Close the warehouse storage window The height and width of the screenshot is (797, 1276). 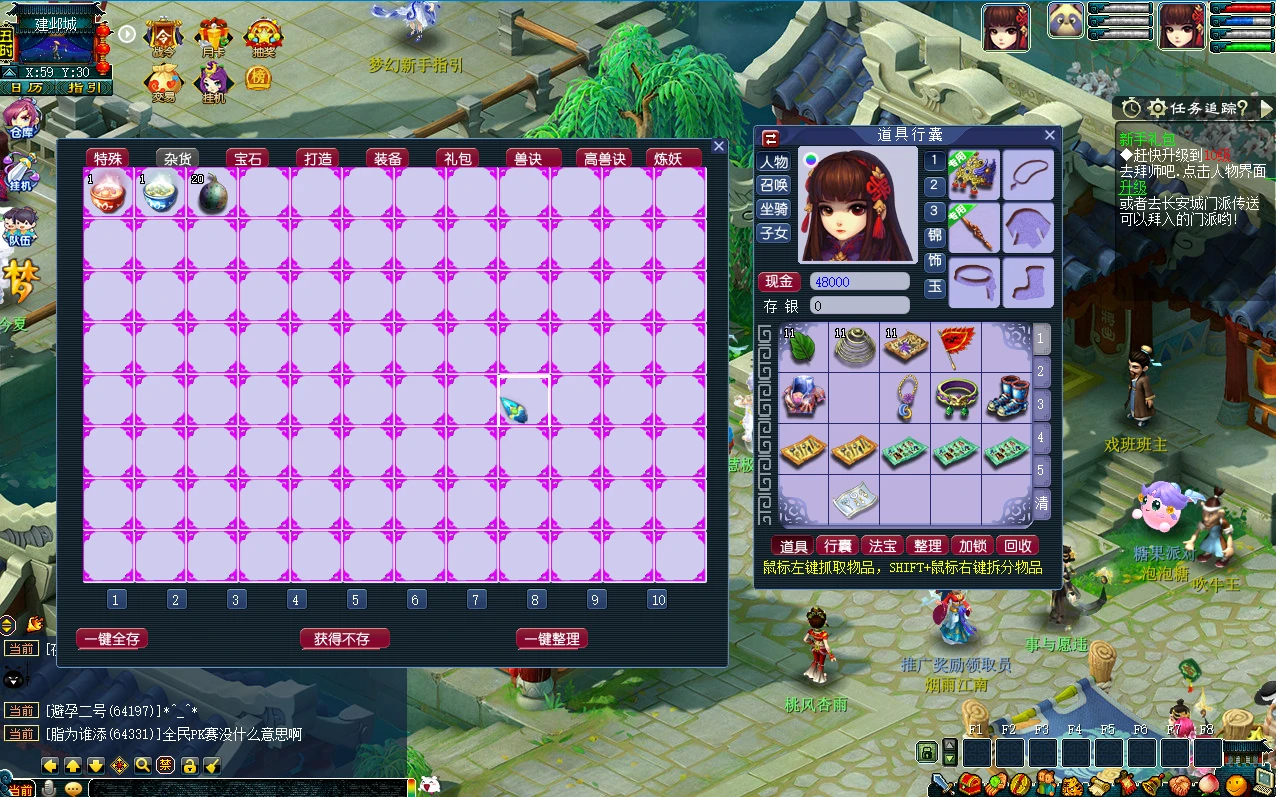[718, 146]
